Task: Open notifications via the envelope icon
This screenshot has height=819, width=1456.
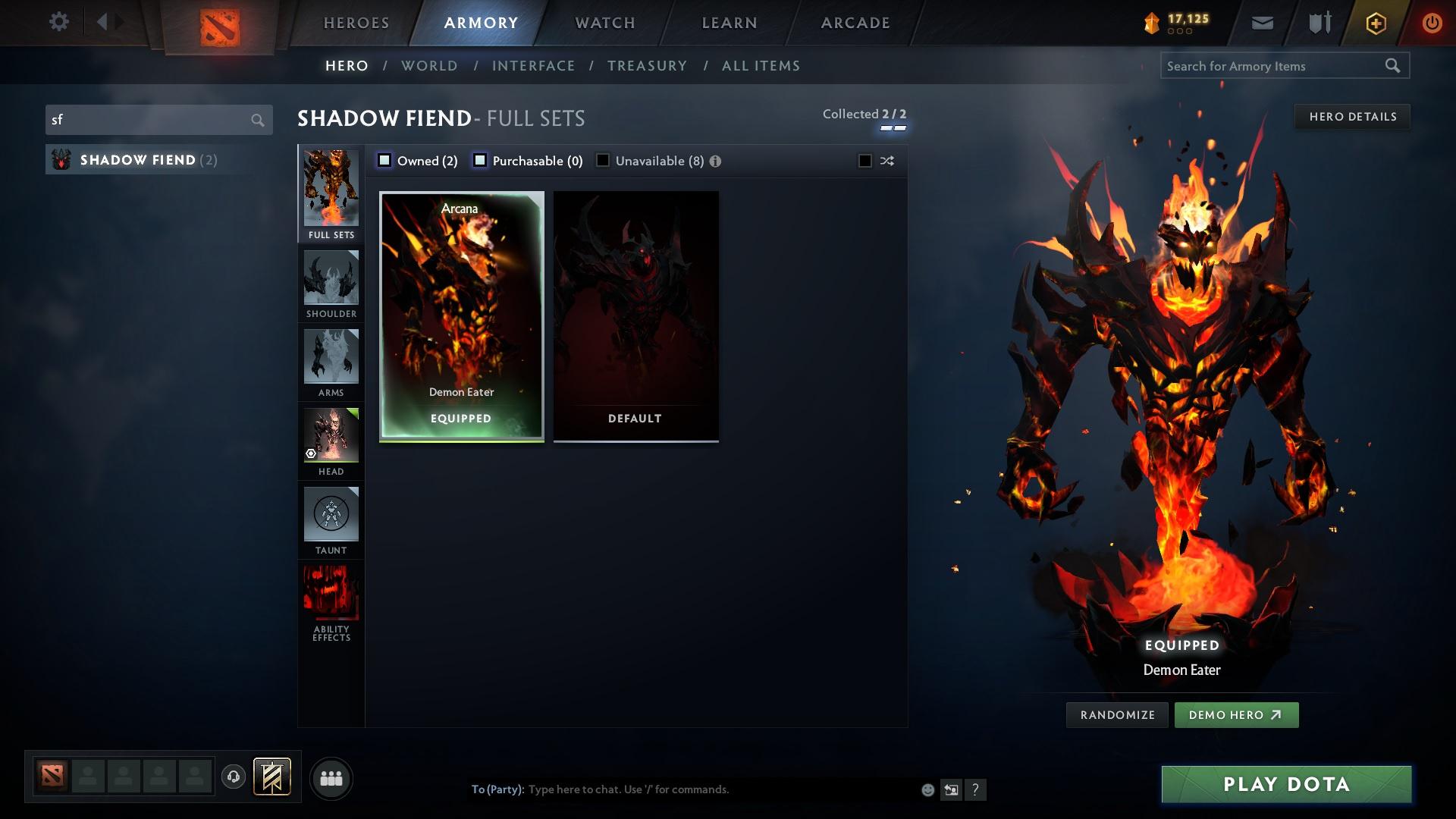Action: [x=1261, y=22]
